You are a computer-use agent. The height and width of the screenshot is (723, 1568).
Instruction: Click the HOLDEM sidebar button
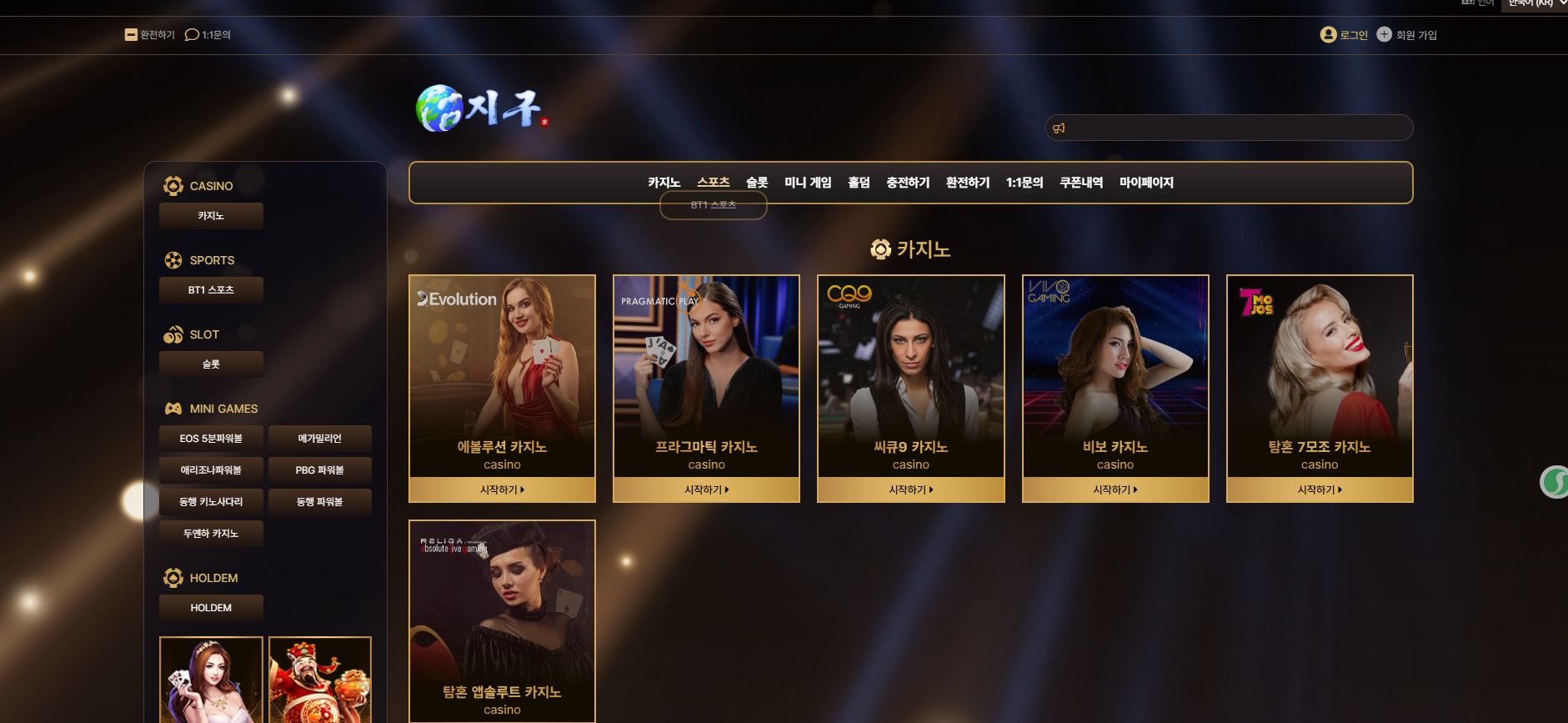point(211,608)
